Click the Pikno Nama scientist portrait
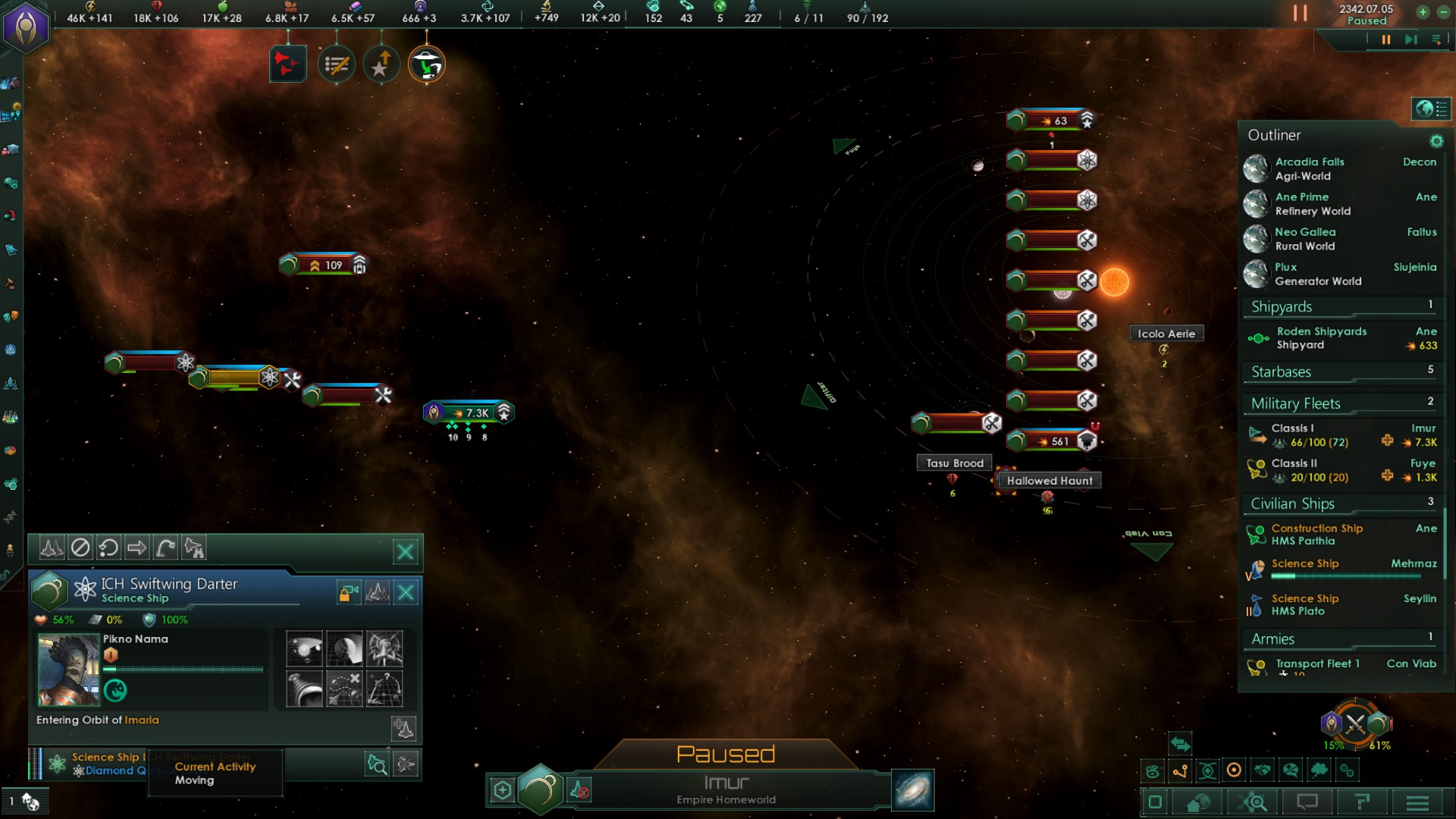The width and height of the screenshot is (1456, 819). 68,669
